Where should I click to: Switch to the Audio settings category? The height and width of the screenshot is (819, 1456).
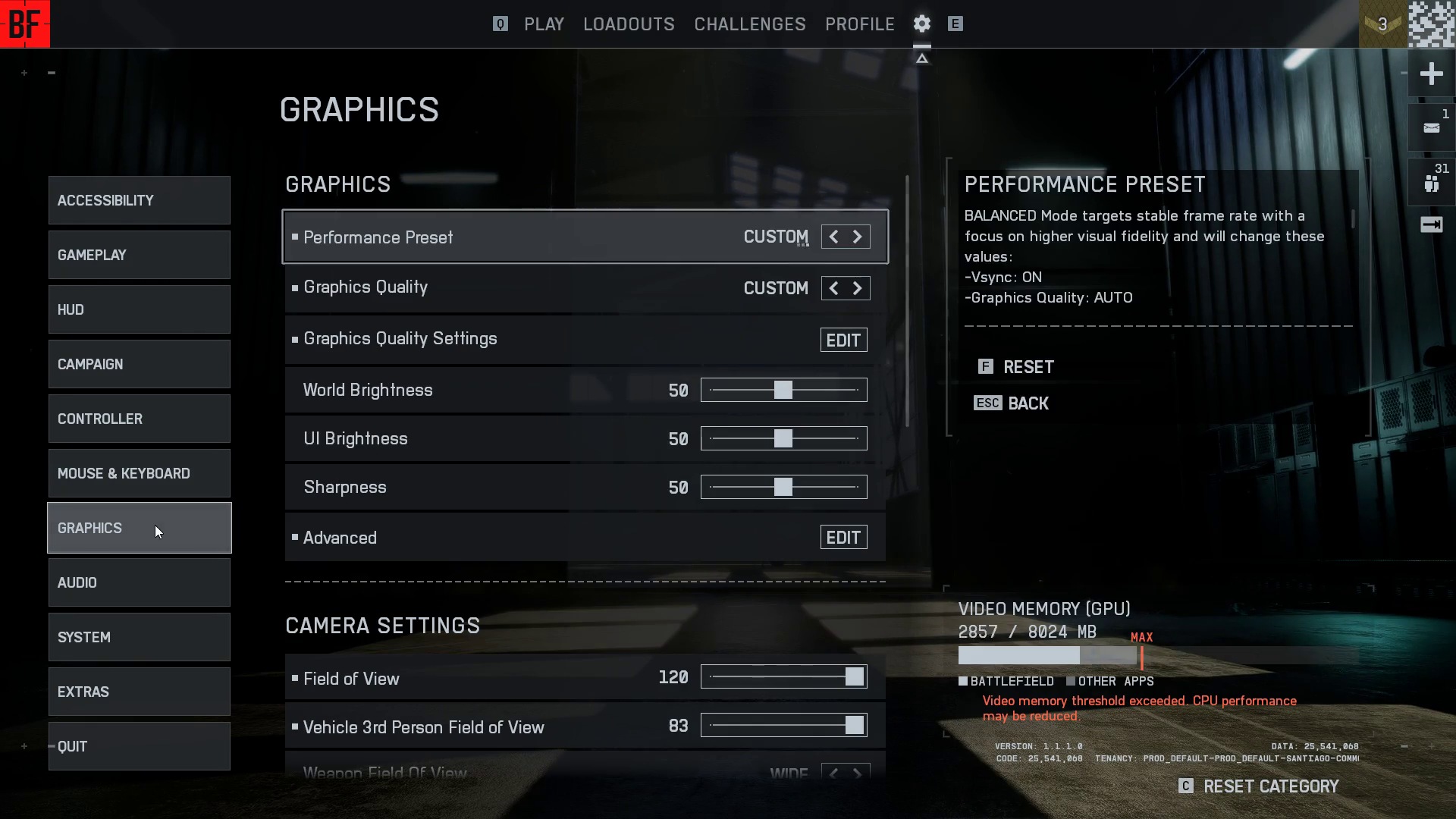139,582
